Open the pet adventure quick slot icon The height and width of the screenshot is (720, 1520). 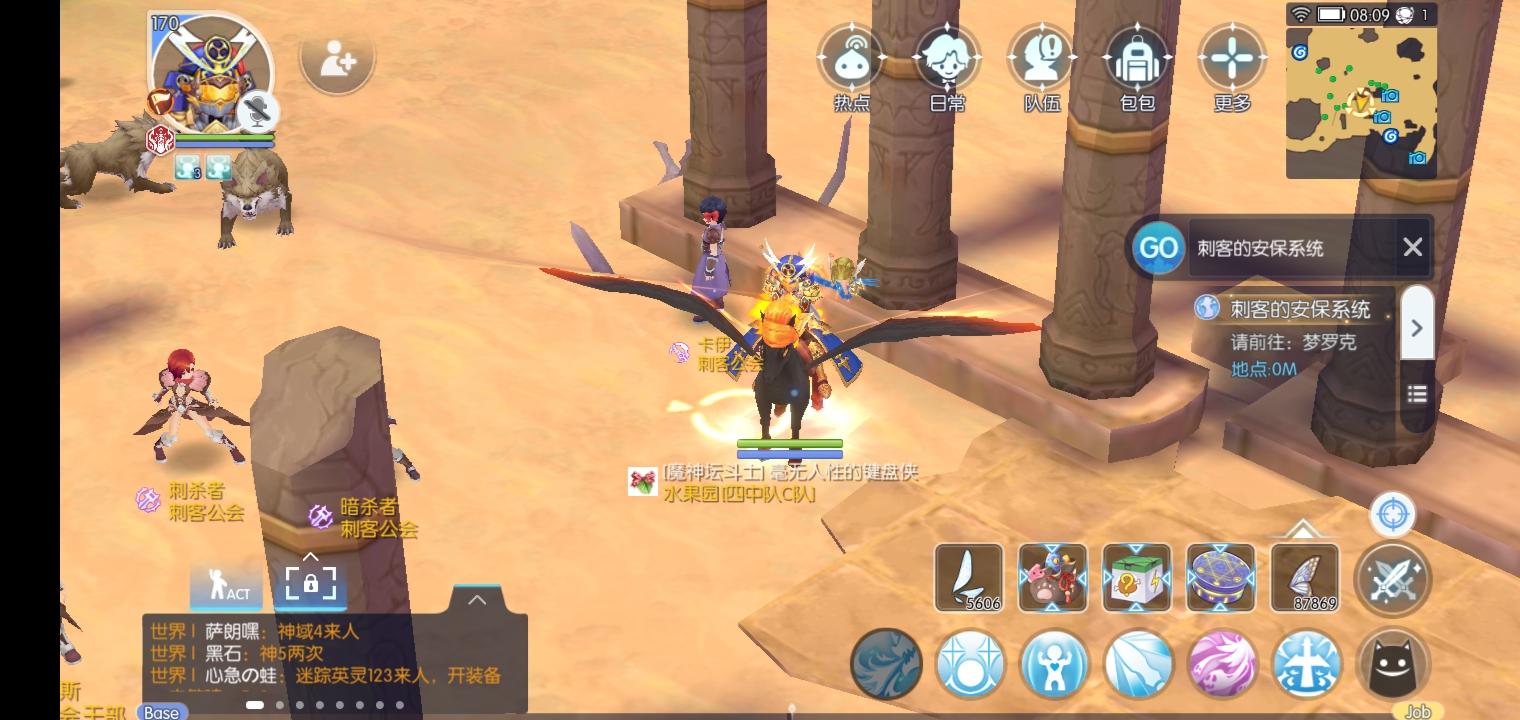point(1051,578)
